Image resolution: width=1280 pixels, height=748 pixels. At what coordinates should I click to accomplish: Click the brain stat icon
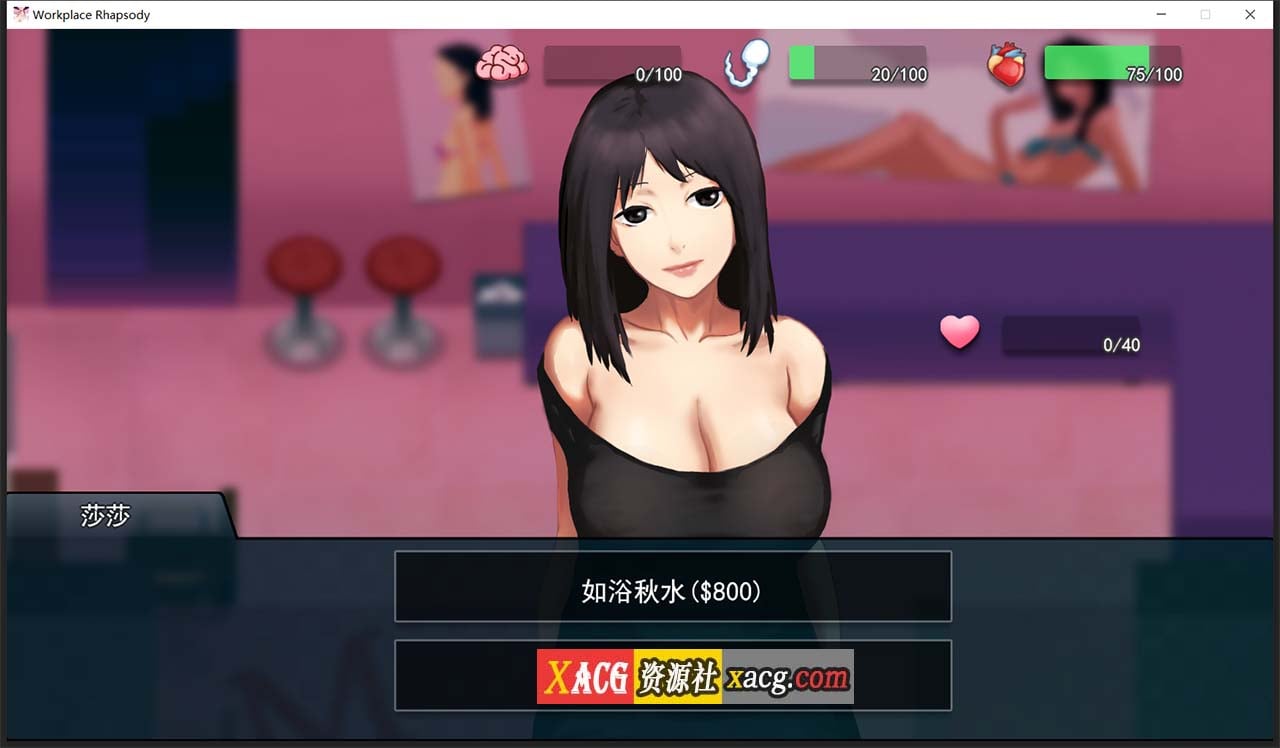pos(501,62)
